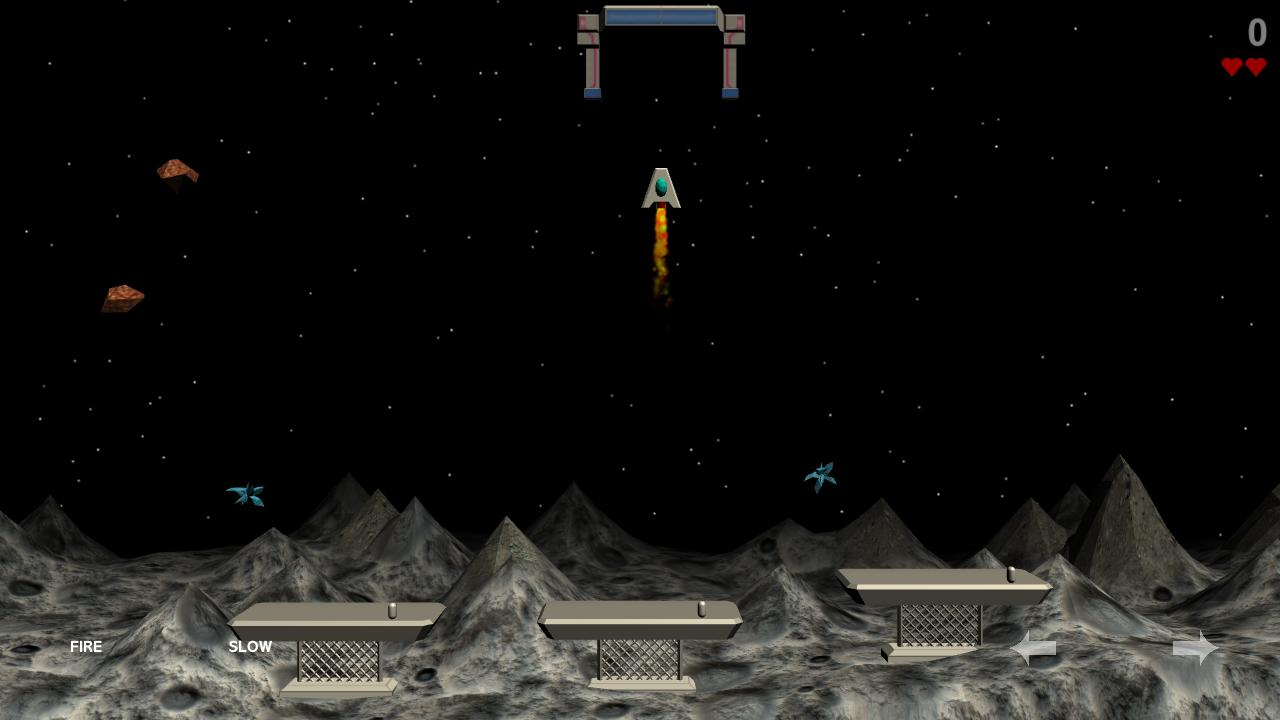Click the score counter showing 0
The height and width of the screenshot is (720, 1280).
1256,33
